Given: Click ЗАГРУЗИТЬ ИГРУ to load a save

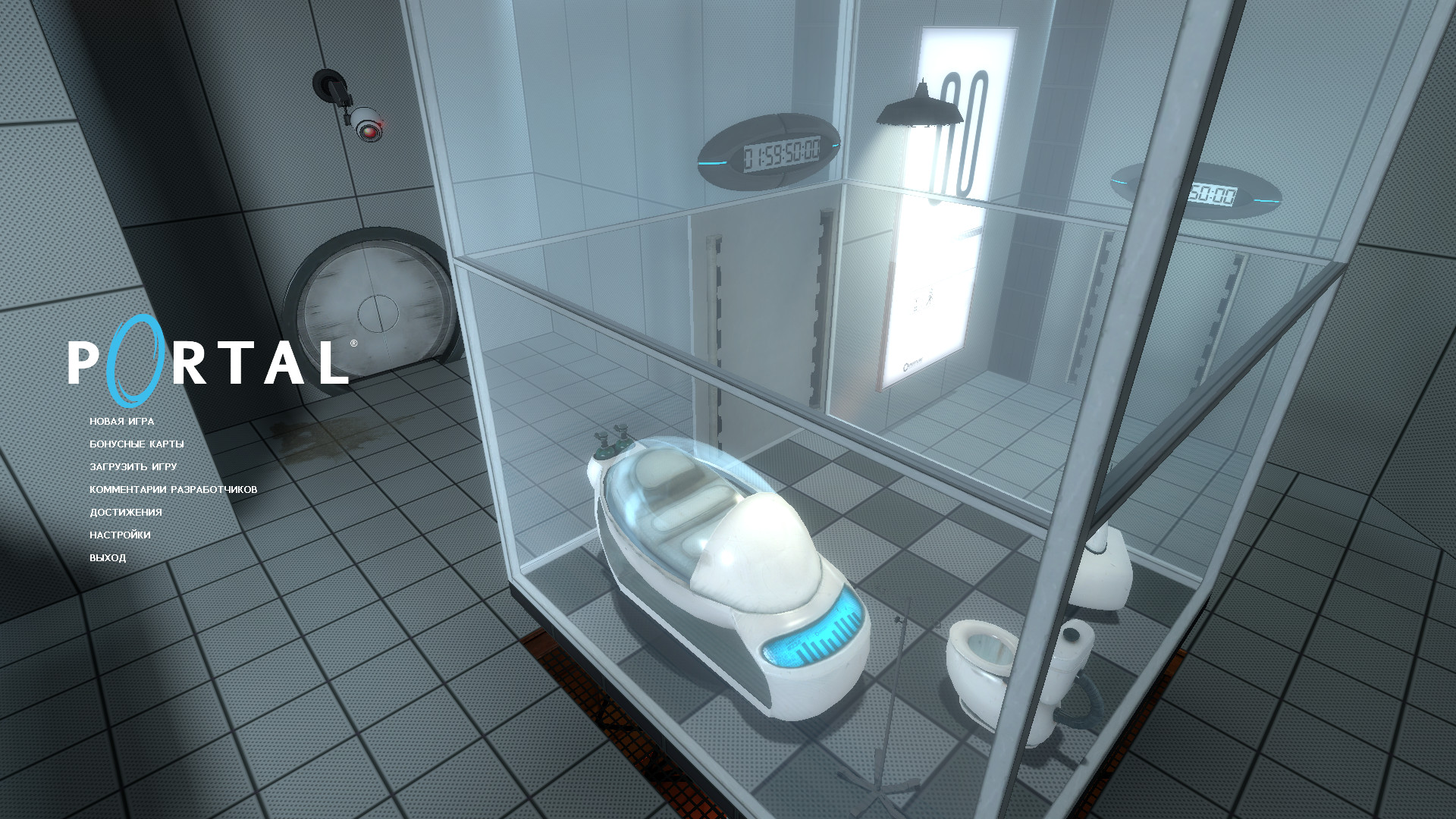Looking at the screenshot, I should pos(132,469).
